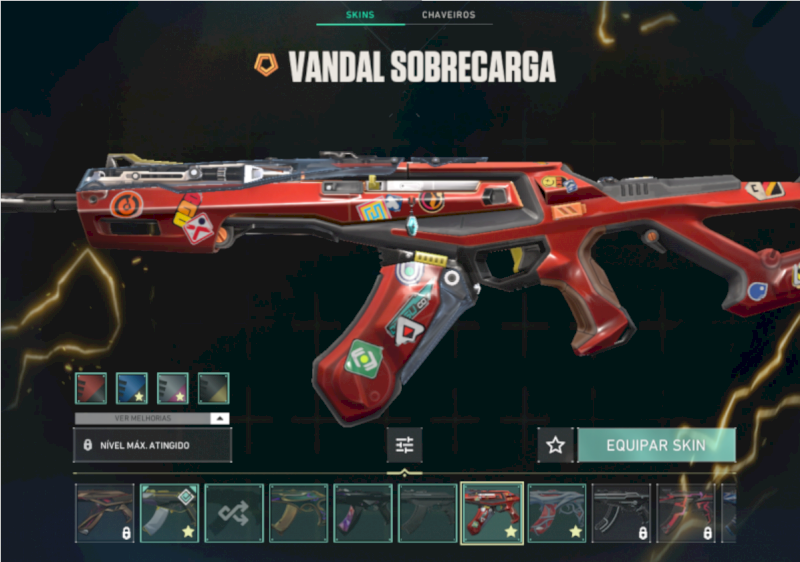800x562 pixels.
Task: Switch to the Skins tab
Action: point(359,15)
